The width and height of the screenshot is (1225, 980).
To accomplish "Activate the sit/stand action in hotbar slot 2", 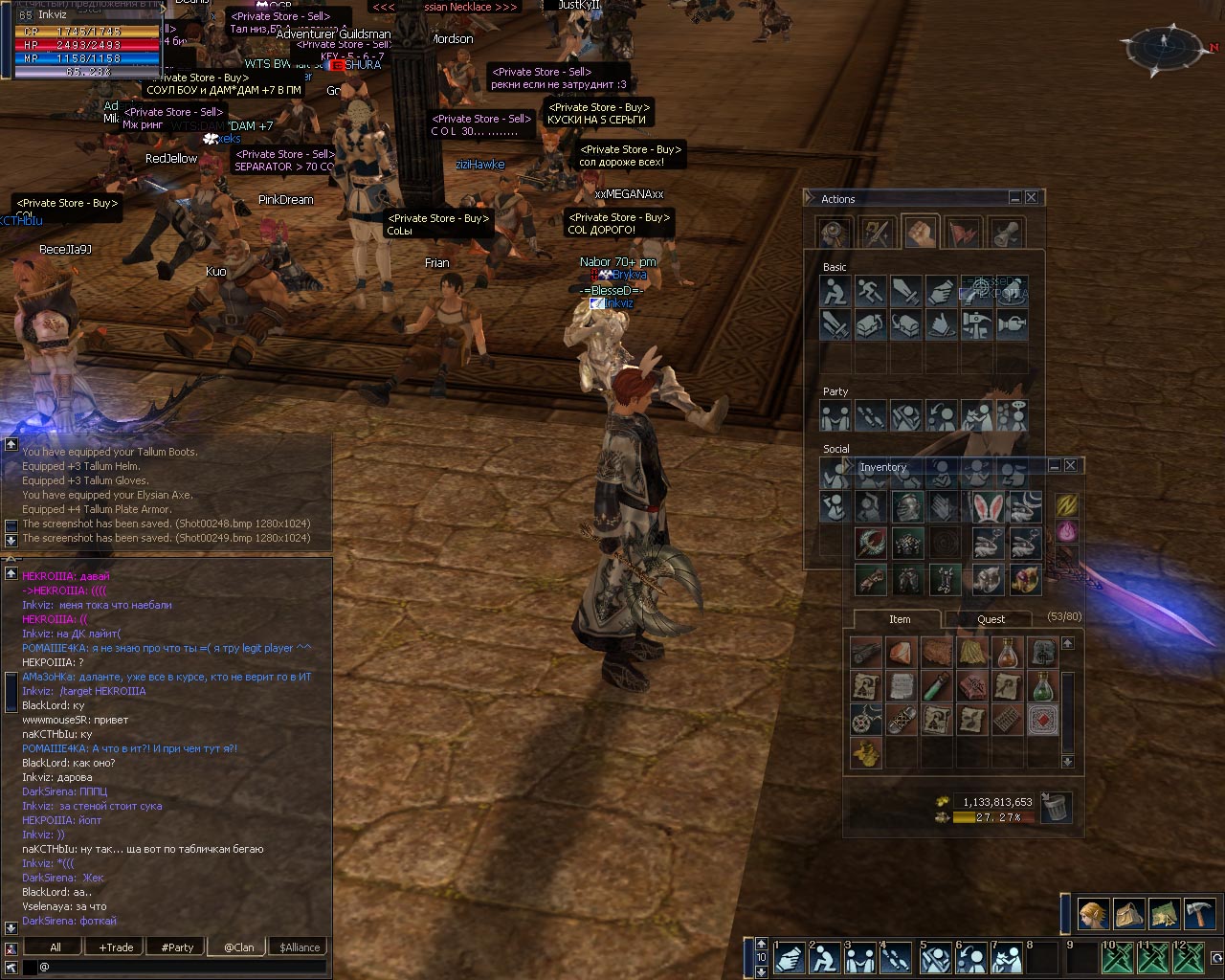I will pyautogui.click(x=825, y=958).
